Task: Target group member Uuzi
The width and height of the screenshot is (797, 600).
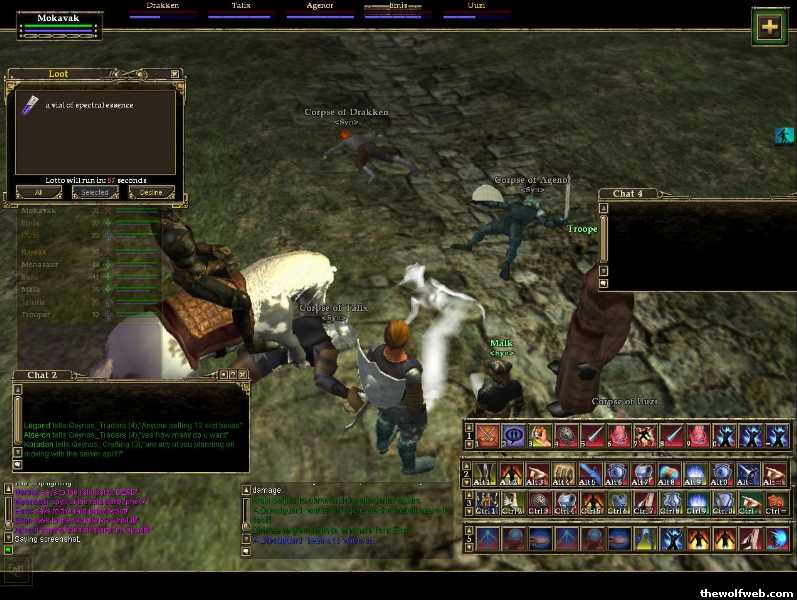Action: coord(477,9)
